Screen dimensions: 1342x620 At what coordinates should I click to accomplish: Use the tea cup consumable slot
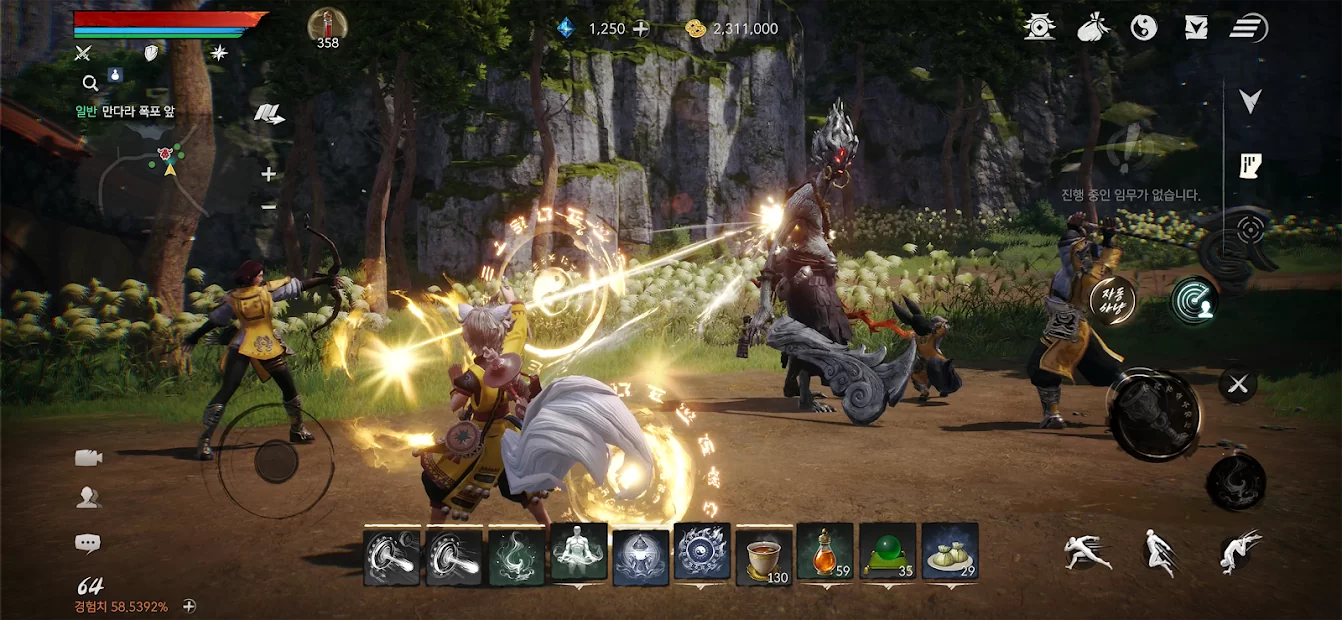point(764,553)
